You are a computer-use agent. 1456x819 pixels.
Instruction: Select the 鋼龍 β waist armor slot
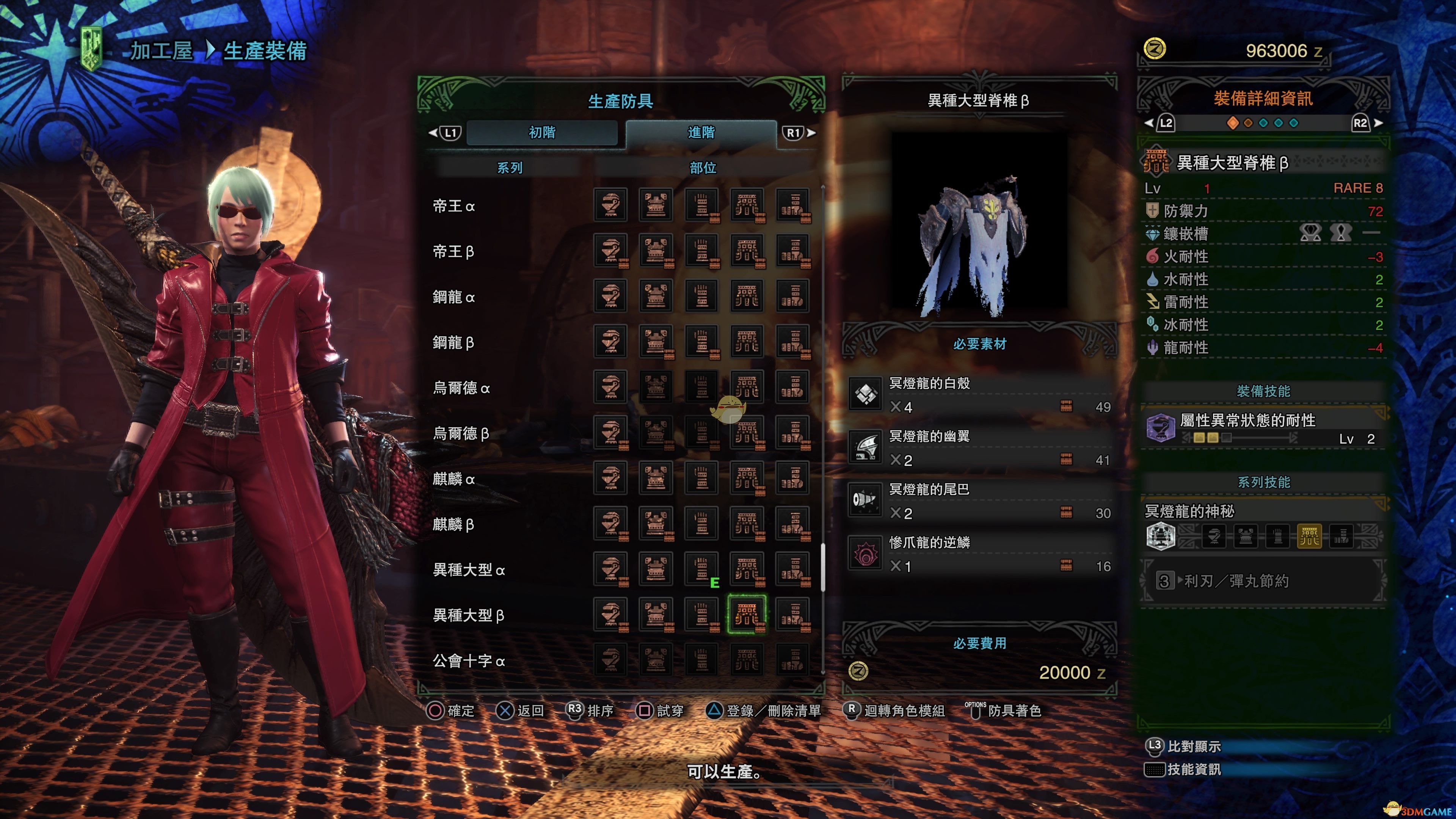click(x=747, y=341)
